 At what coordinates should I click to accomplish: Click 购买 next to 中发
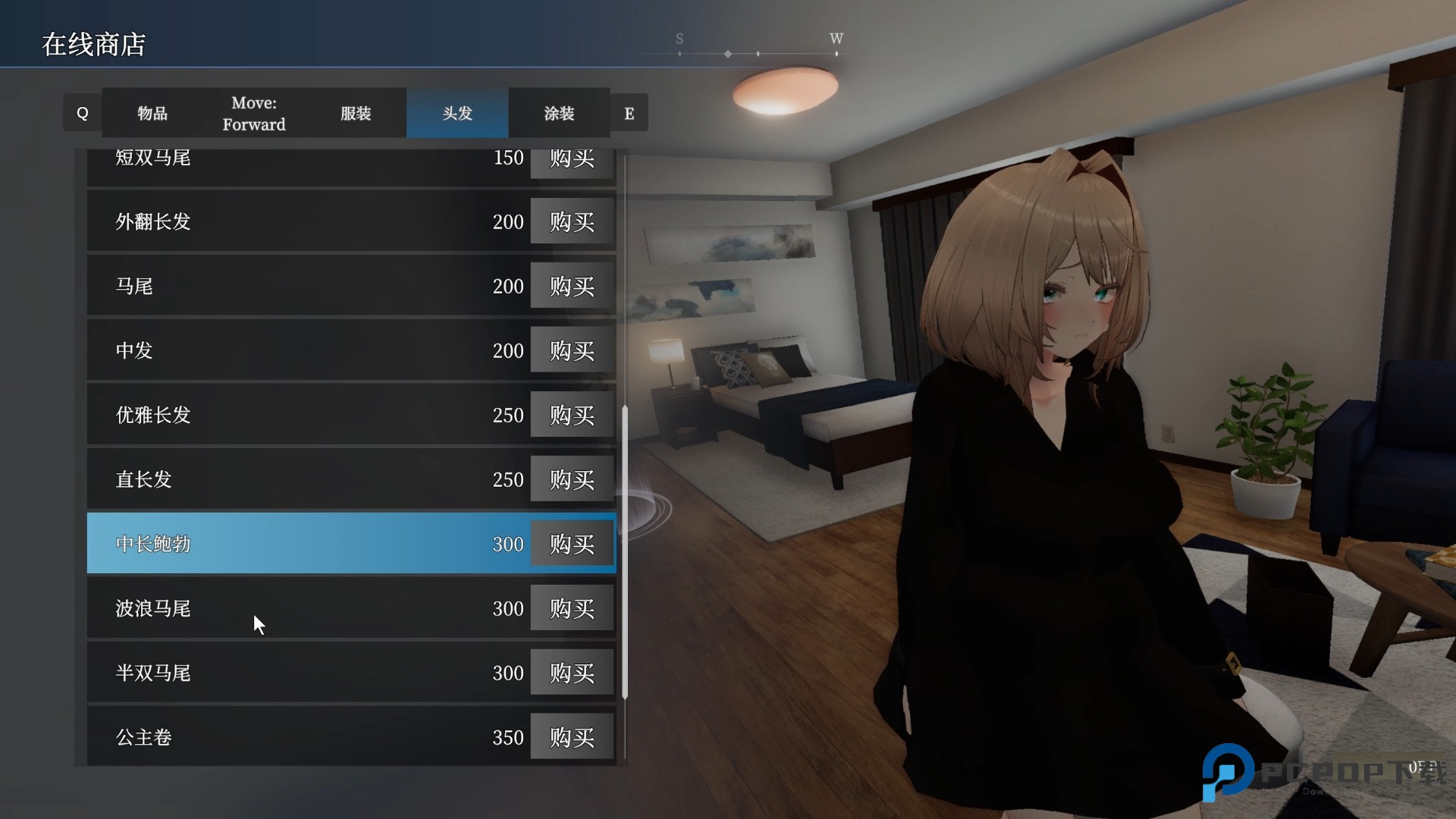[x=572, y=350]
